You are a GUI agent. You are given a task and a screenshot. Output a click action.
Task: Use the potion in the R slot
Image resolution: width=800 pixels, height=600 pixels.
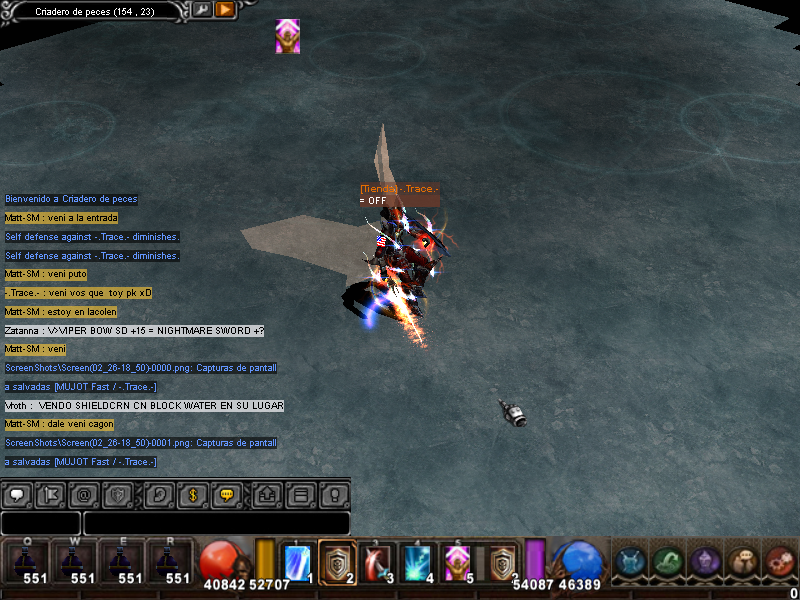point(170,562)
